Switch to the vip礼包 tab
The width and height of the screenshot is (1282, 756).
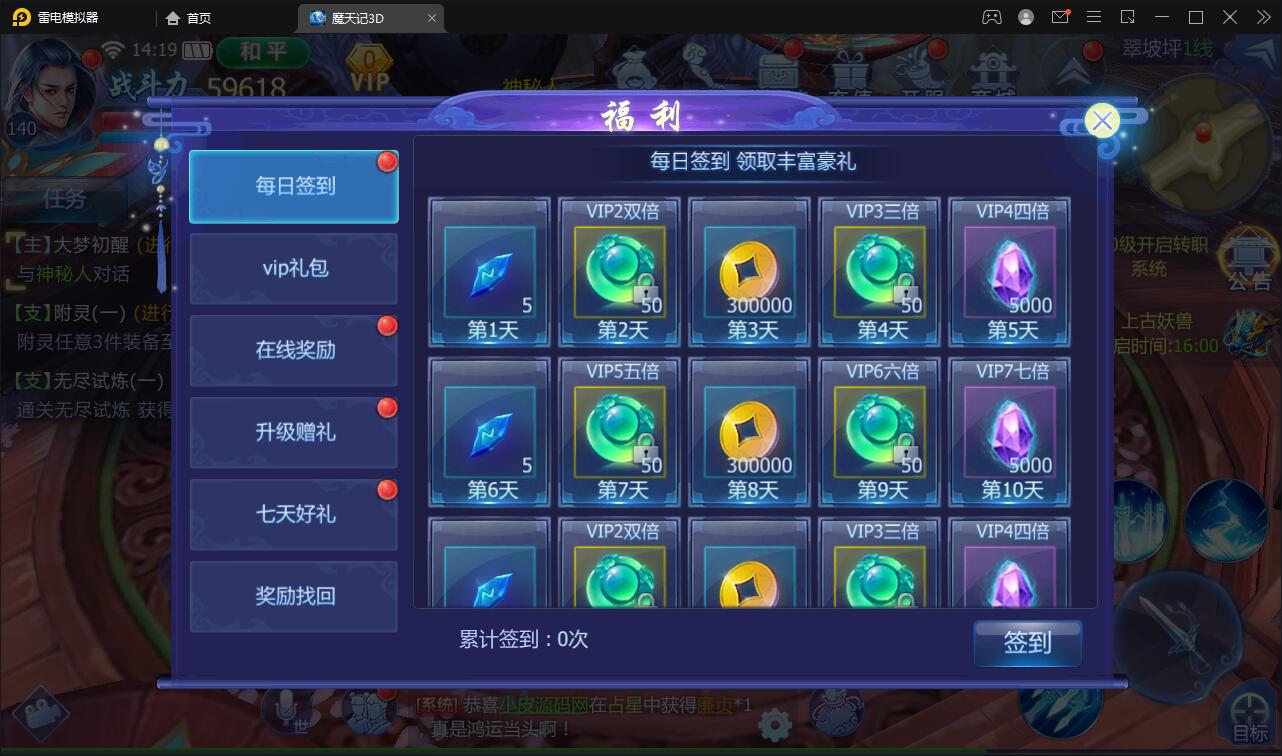pyautogui.click(x=293, y=268)
